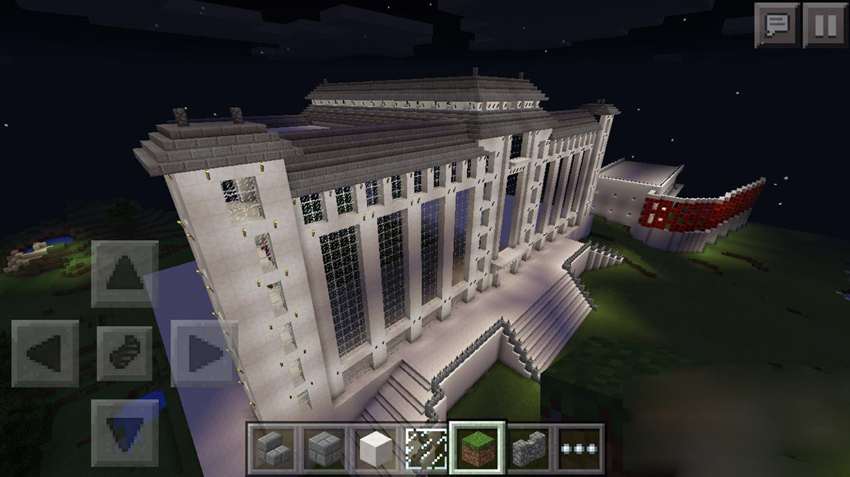Tap the move left arrow
Screen dimensions: 850x477
(45, 353)
